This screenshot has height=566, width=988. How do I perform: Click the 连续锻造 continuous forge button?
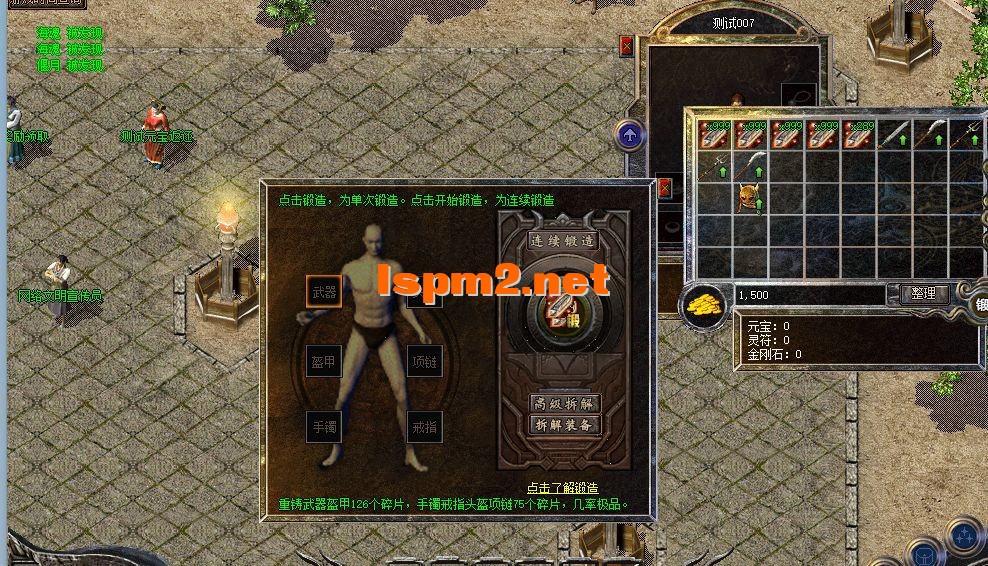563,241
